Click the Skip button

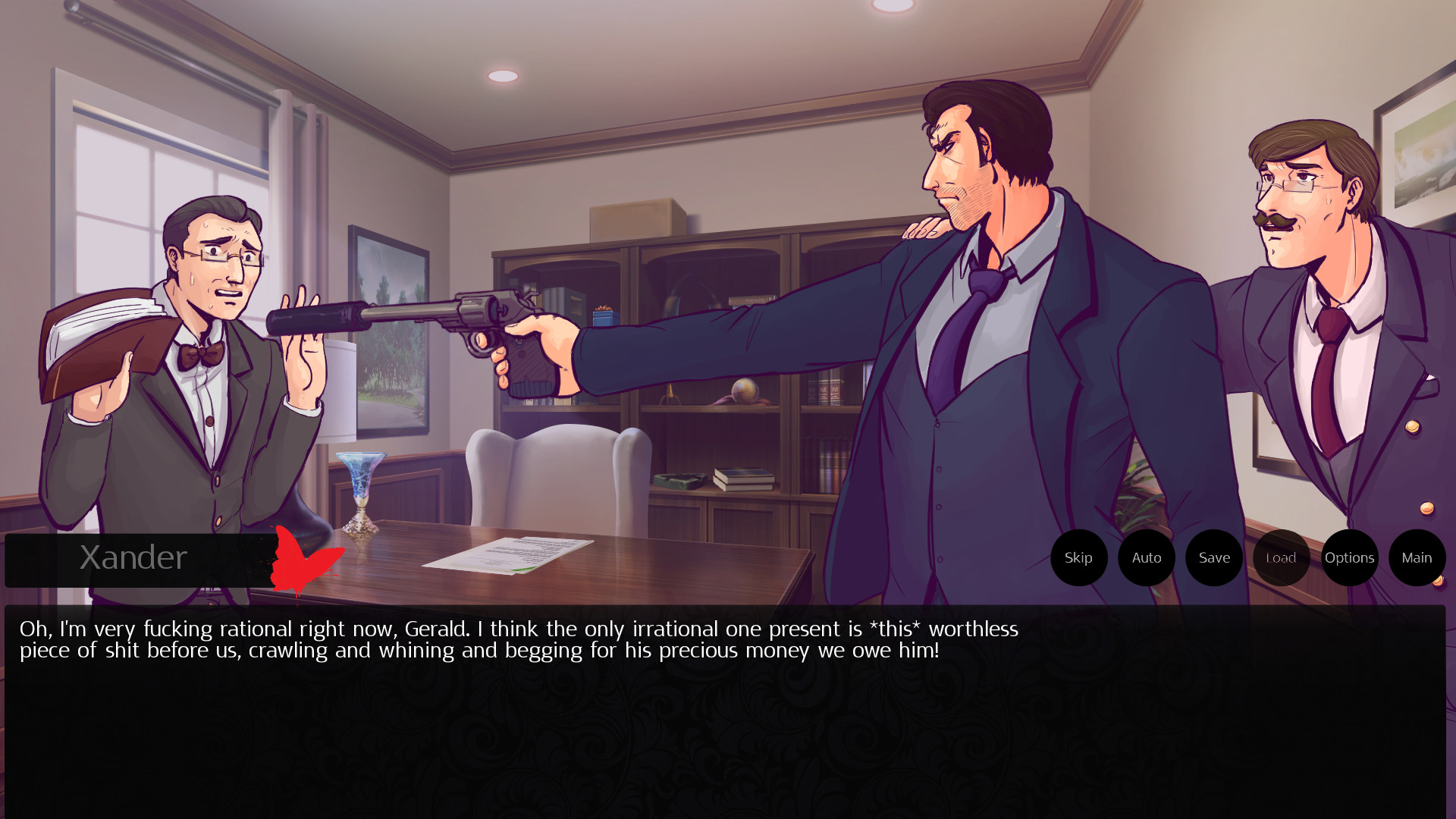click(1078, 558)
